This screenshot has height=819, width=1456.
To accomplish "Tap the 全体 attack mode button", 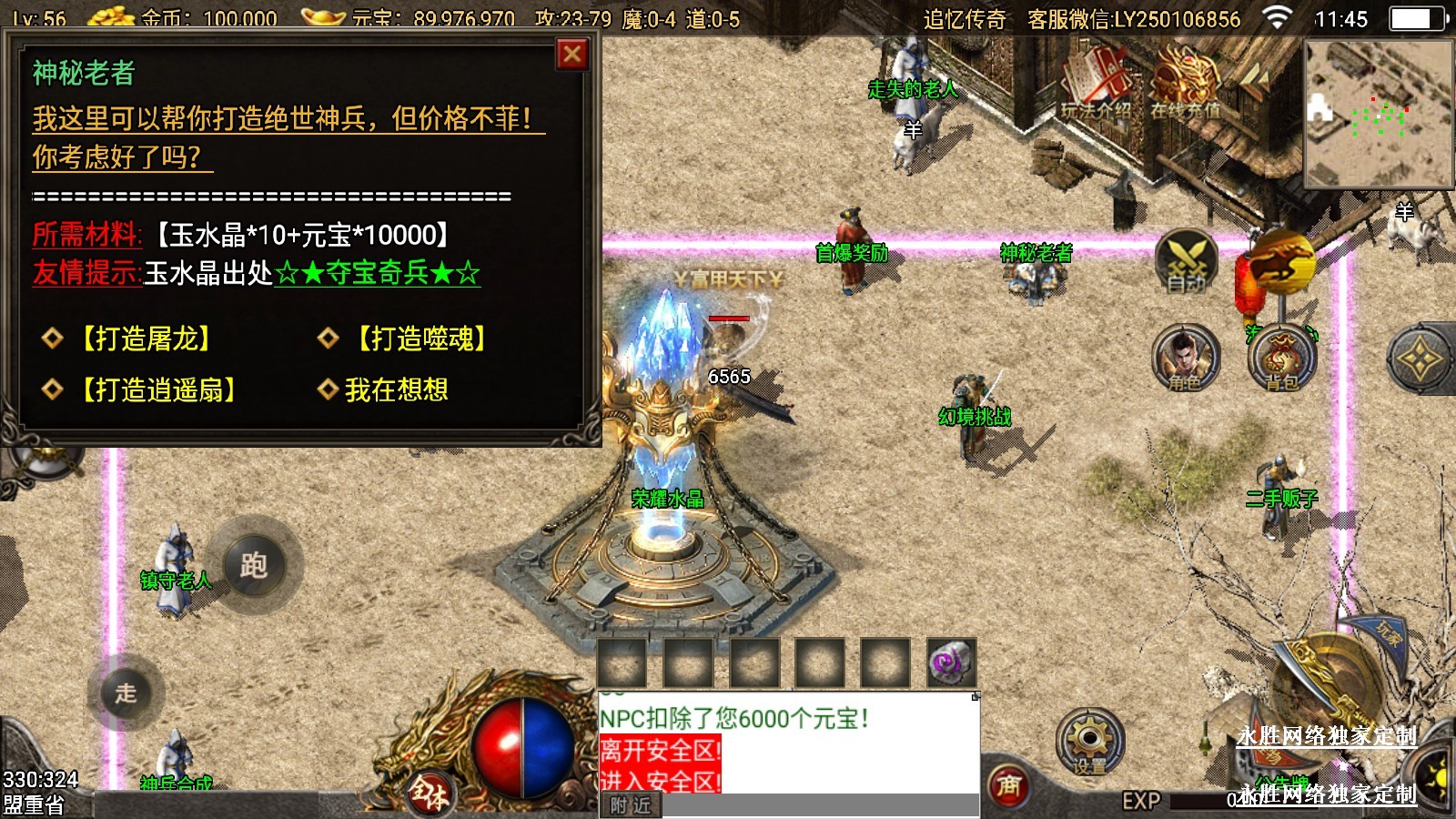I will pyautogui.click(x=428, y=794).
